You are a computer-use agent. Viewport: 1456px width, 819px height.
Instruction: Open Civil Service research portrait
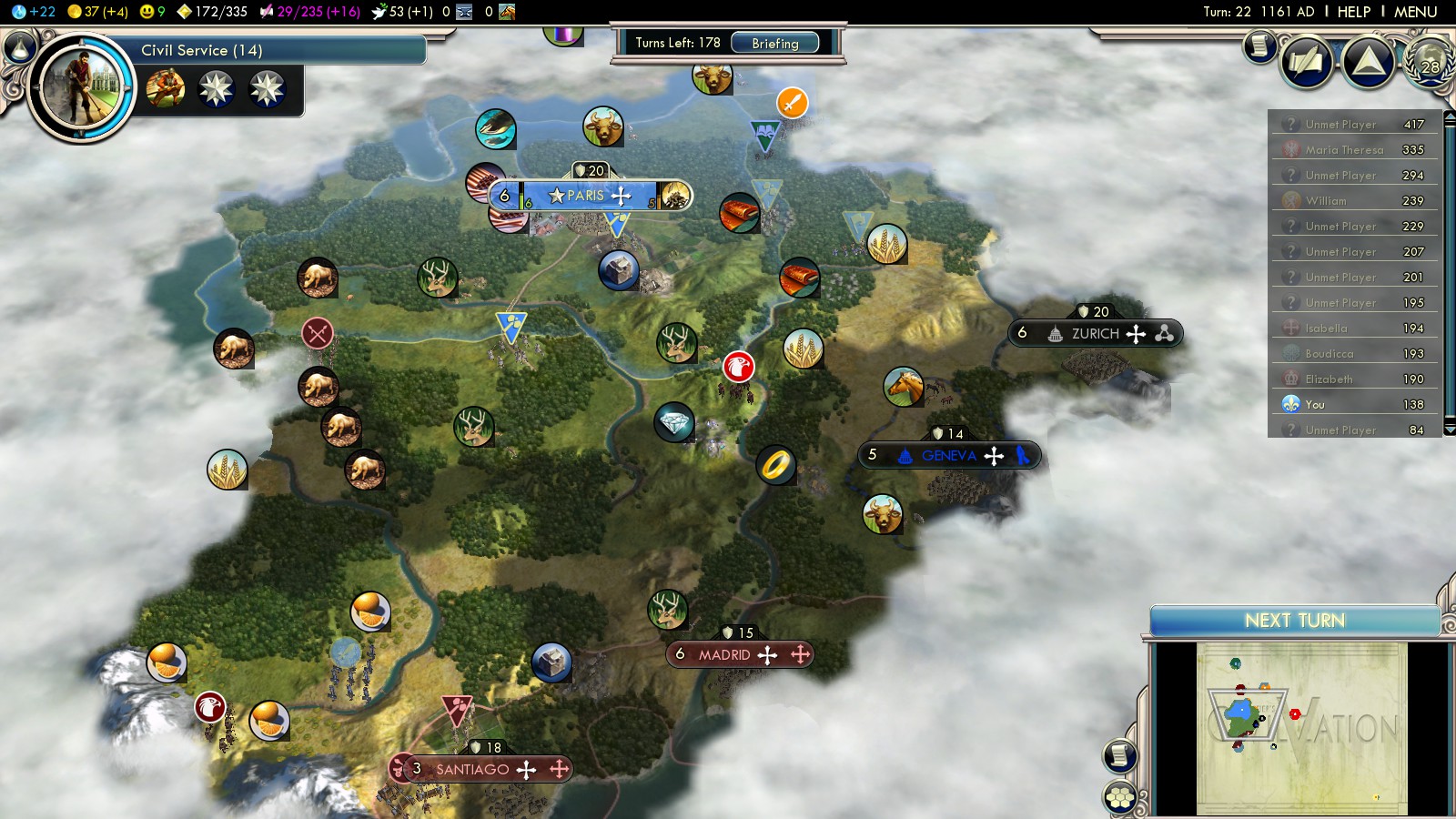81,87
